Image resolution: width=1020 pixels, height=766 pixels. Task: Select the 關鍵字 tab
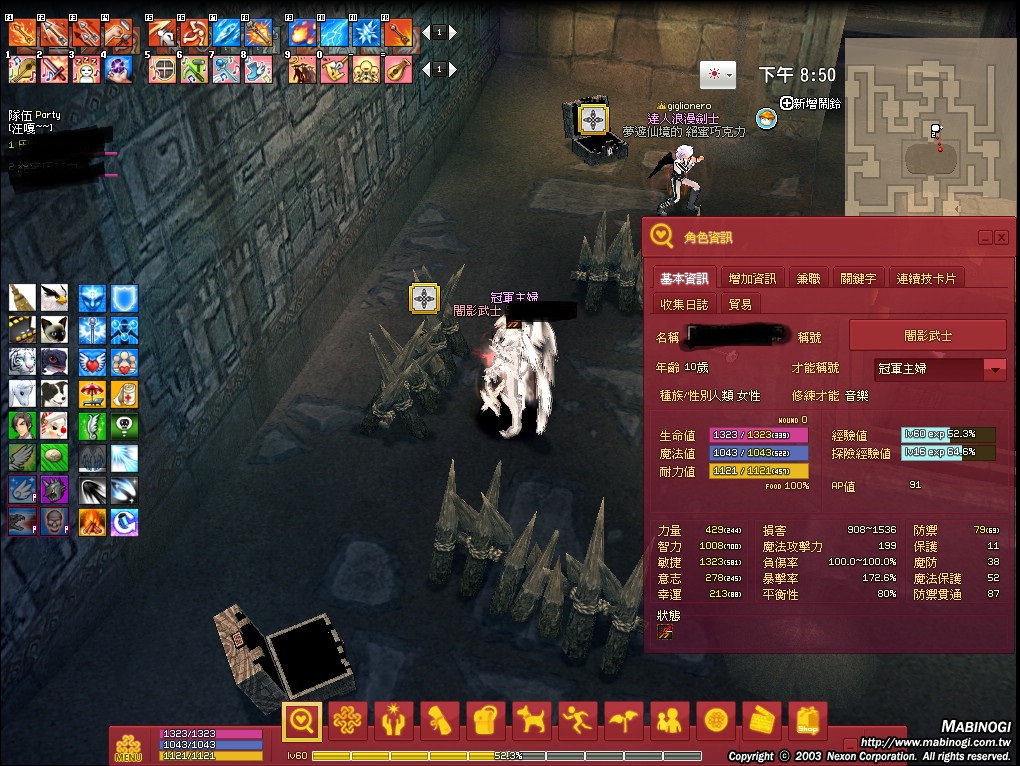coord(858,278)
